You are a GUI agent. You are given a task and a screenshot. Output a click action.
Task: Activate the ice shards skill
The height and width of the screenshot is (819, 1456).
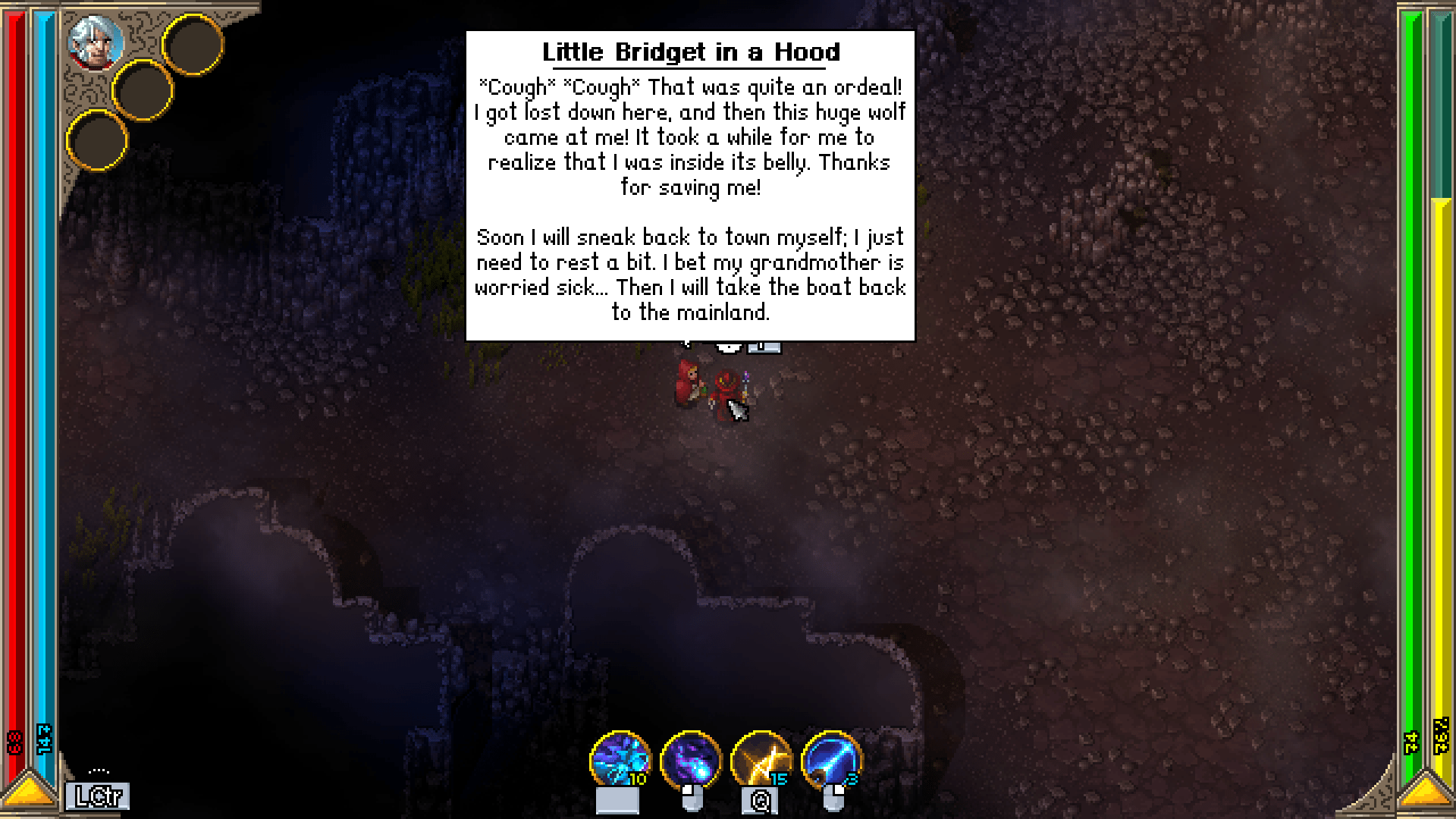tap(620, 759)
